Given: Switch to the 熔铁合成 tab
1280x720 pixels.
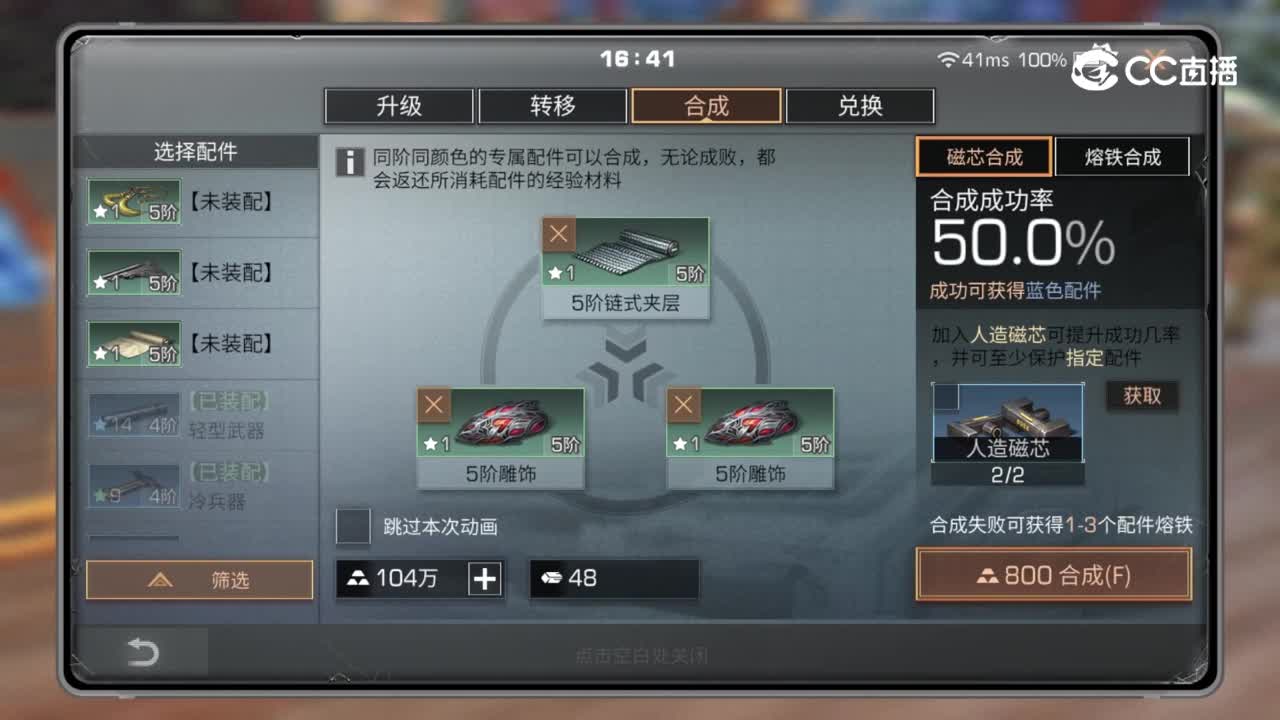Looking at the screenshot, I should [x=1121, y=156].
